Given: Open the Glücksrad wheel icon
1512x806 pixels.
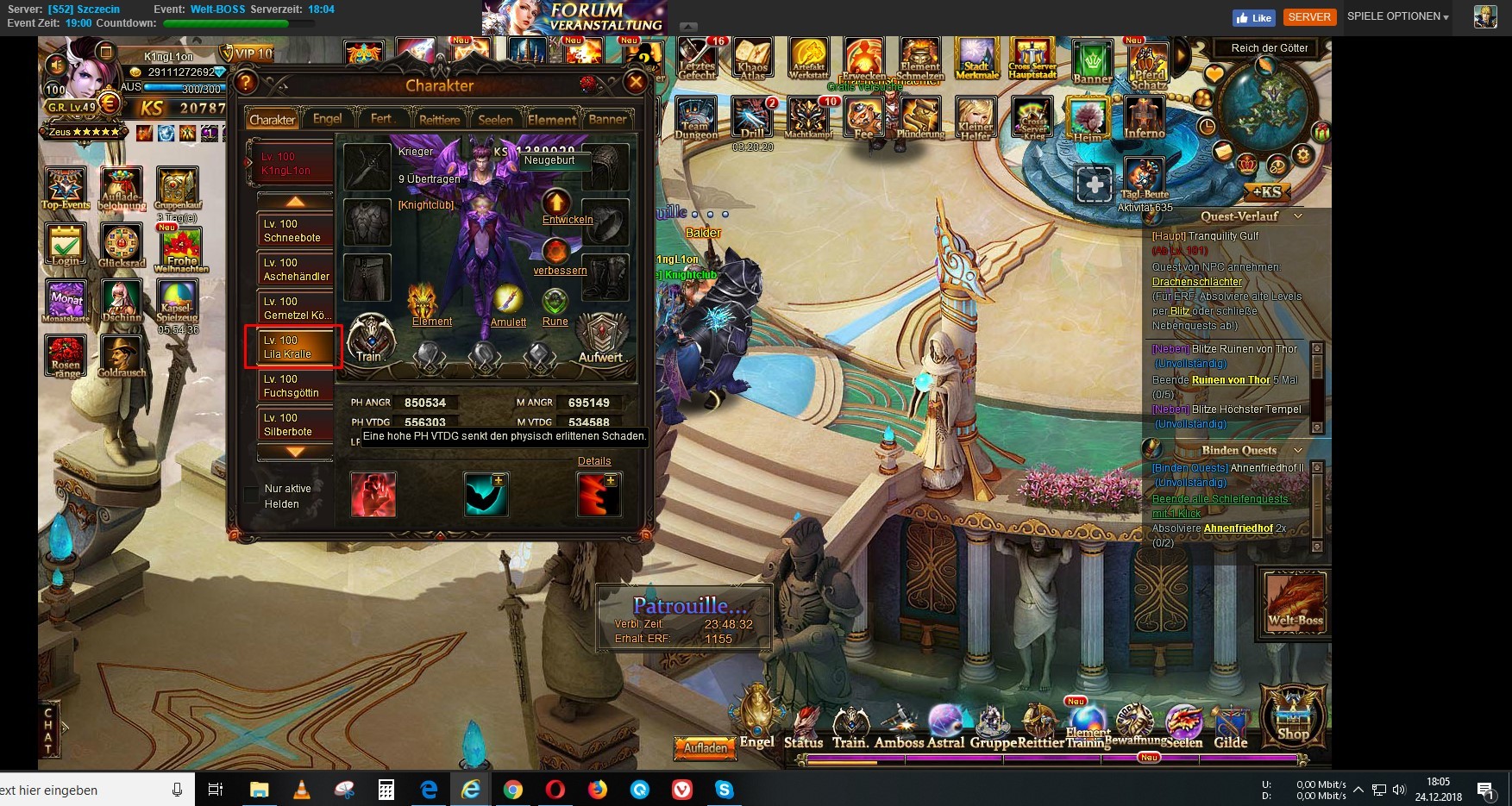Looking at the screenshot, I should pos(122,246).
